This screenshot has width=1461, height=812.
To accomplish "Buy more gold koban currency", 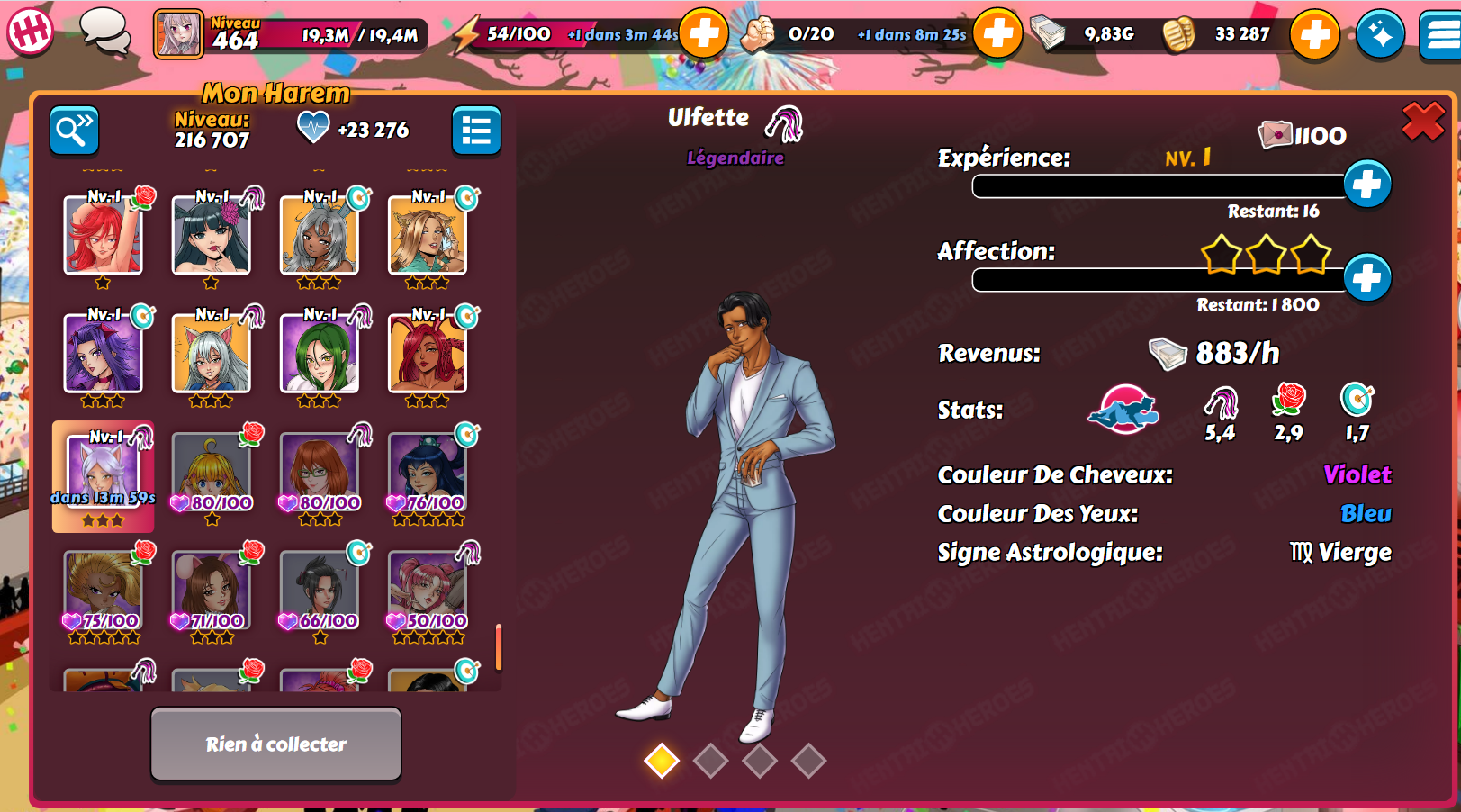I will point(1314,34).
